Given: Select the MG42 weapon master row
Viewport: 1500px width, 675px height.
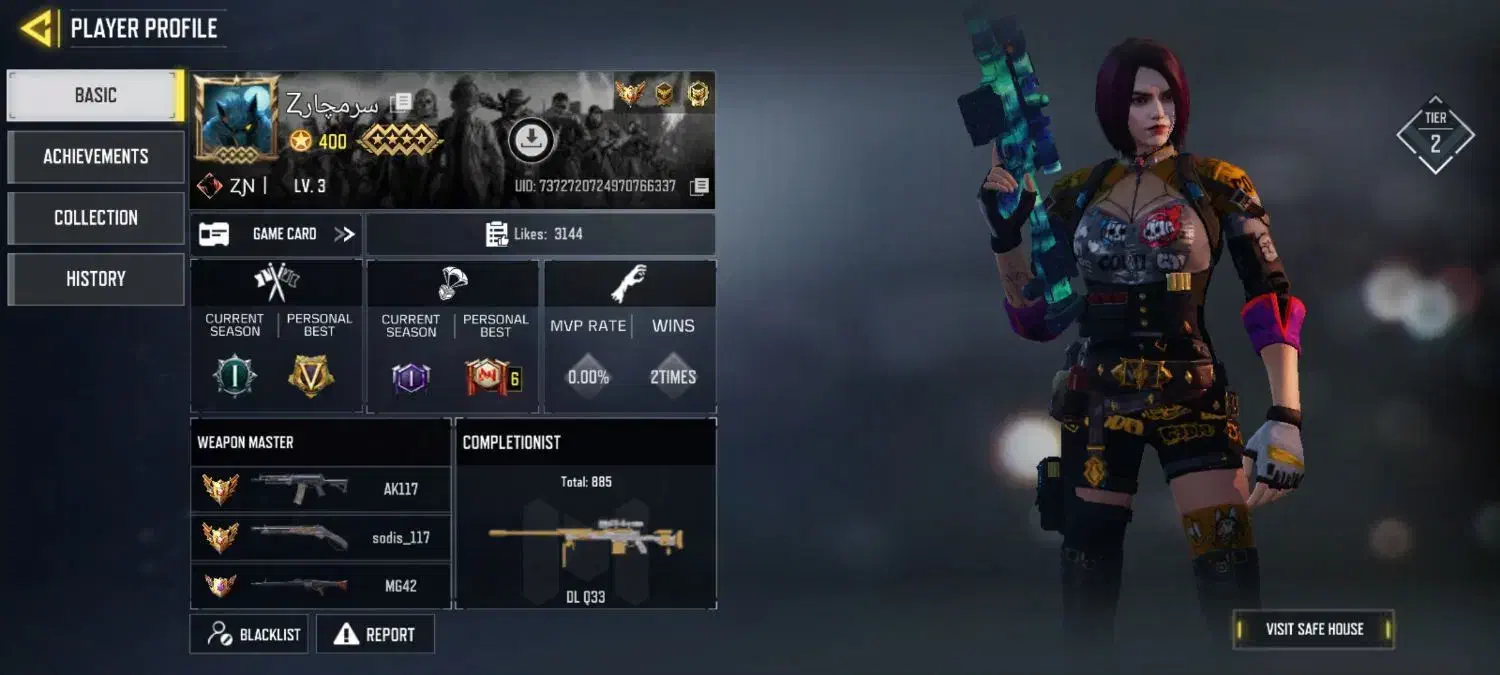Looking at the screenshot, I should (320, 586).
